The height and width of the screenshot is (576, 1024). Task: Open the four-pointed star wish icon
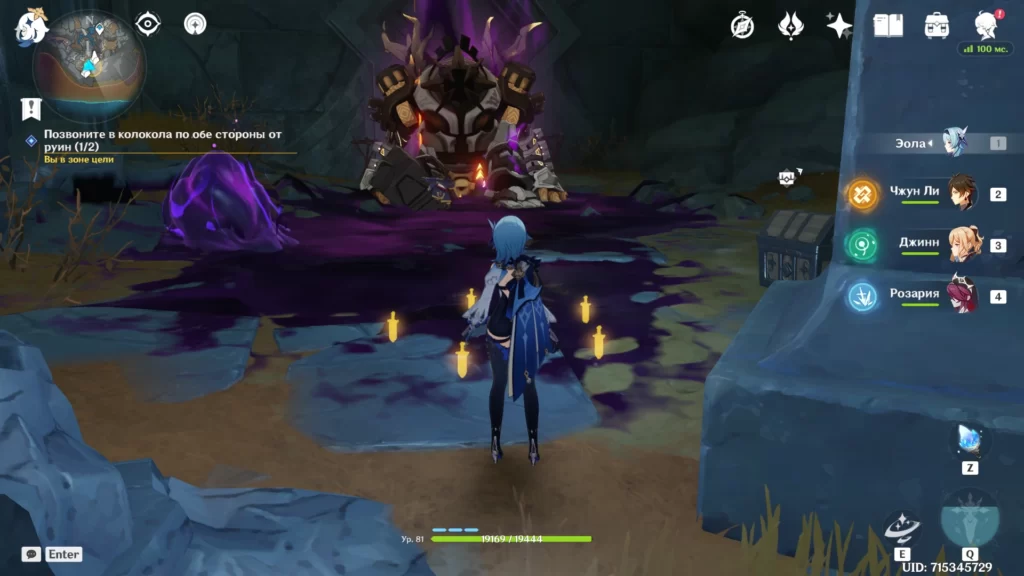839,26
